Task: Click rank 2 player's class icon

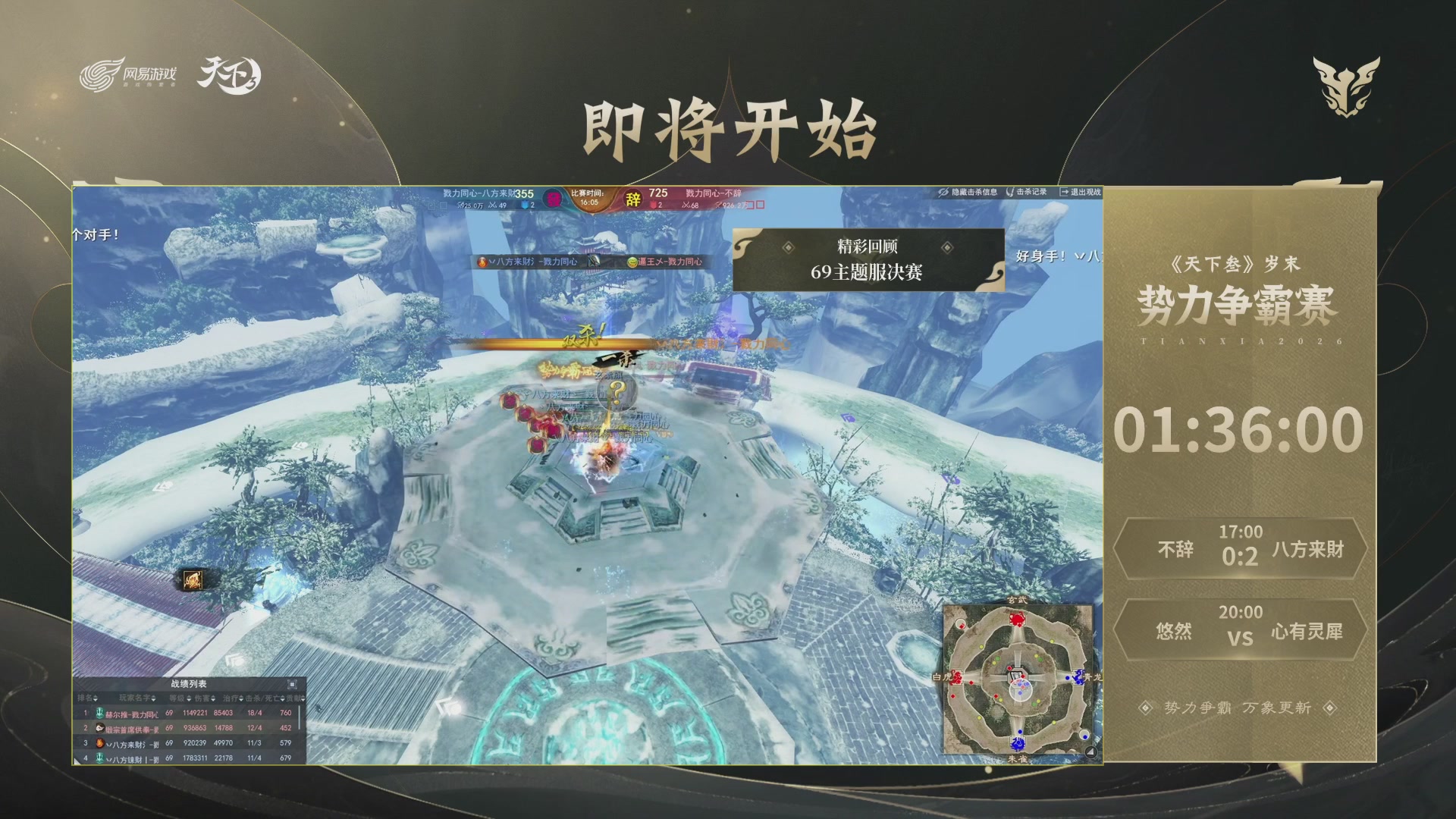Action: click(100, 730)
